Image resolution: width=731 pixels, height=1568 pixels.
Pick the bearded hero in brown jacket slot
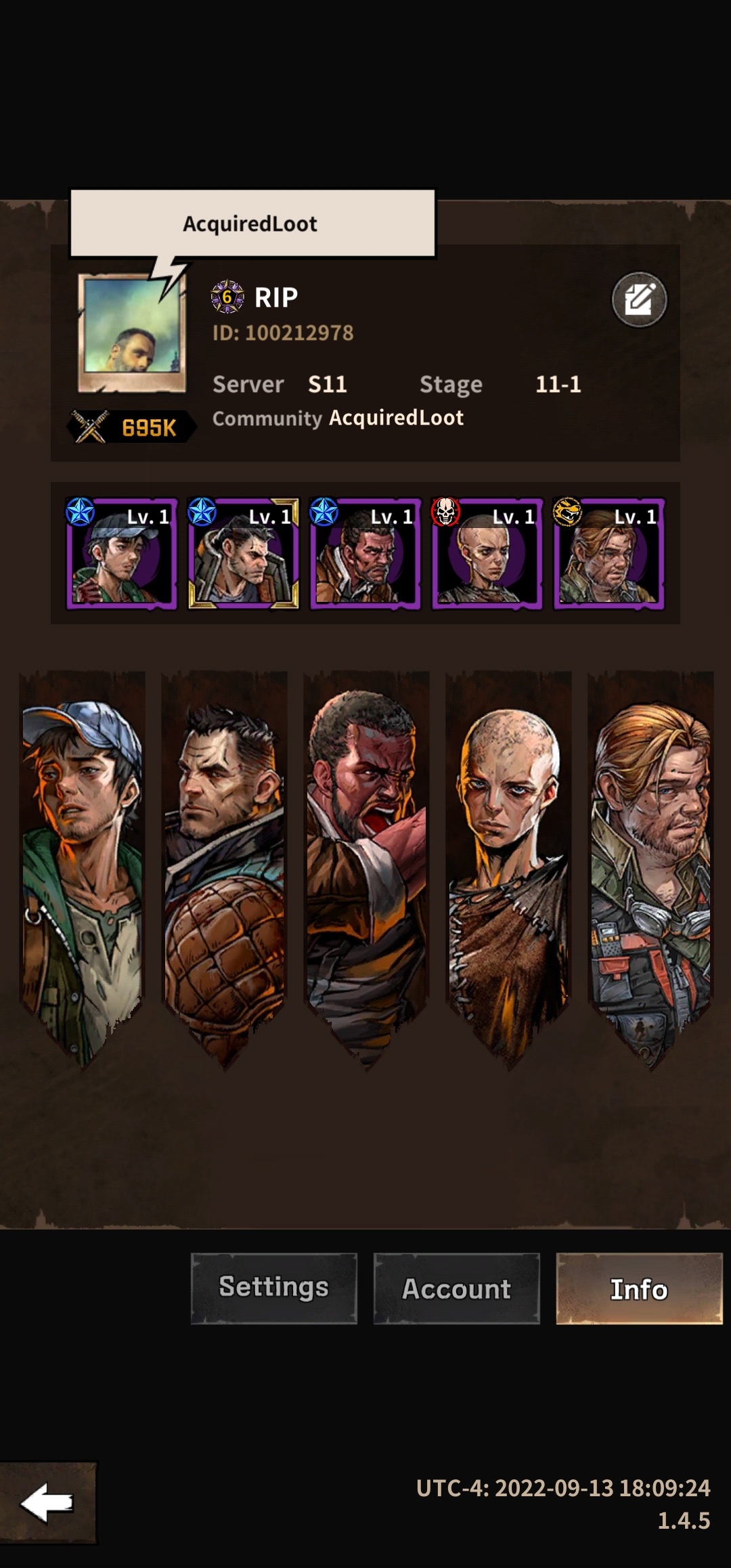click(x=365, y=554)
